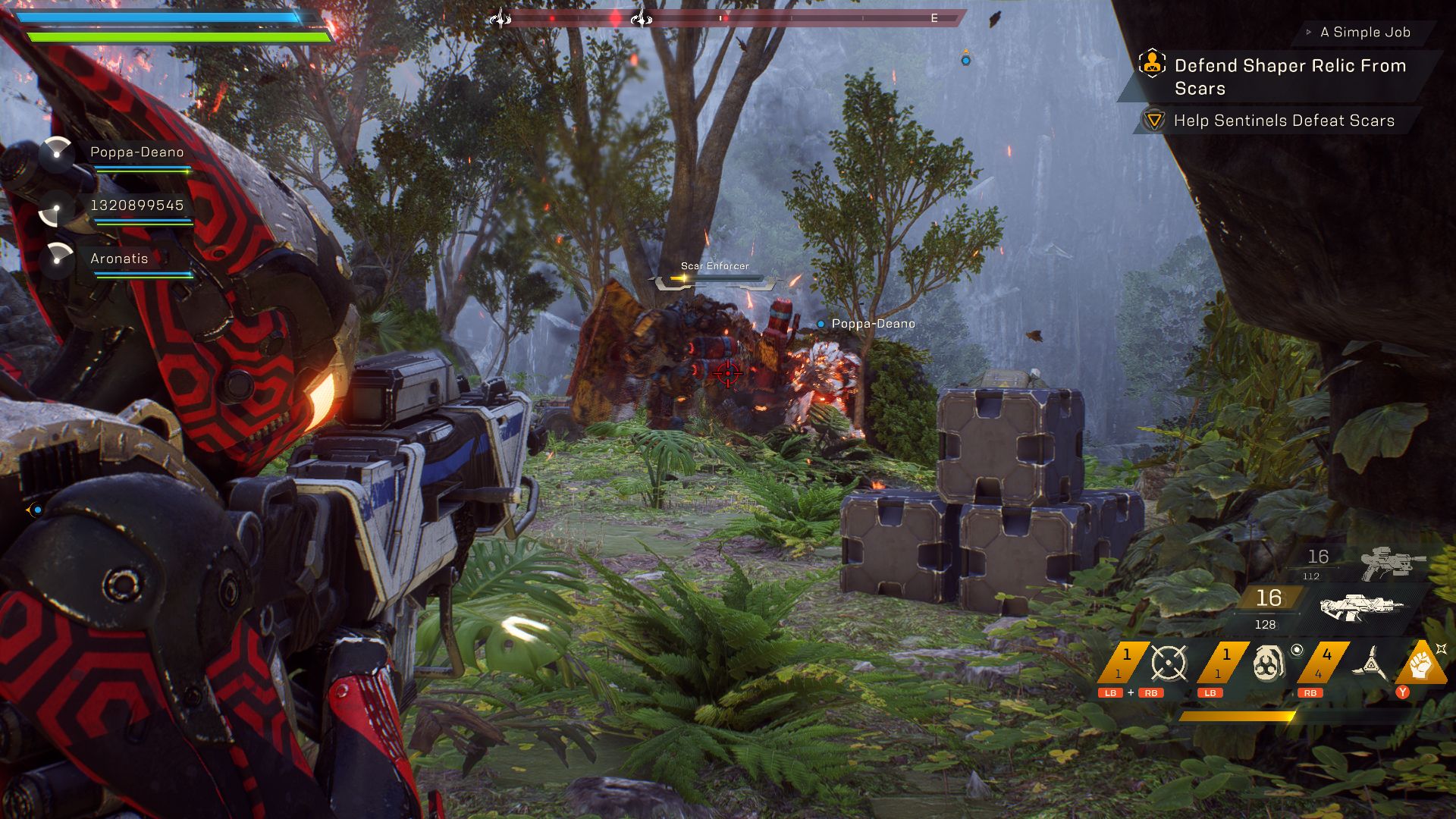
Task: Select the shield icon next to Help Sentinels objective
Action: tap(1153, 120)
